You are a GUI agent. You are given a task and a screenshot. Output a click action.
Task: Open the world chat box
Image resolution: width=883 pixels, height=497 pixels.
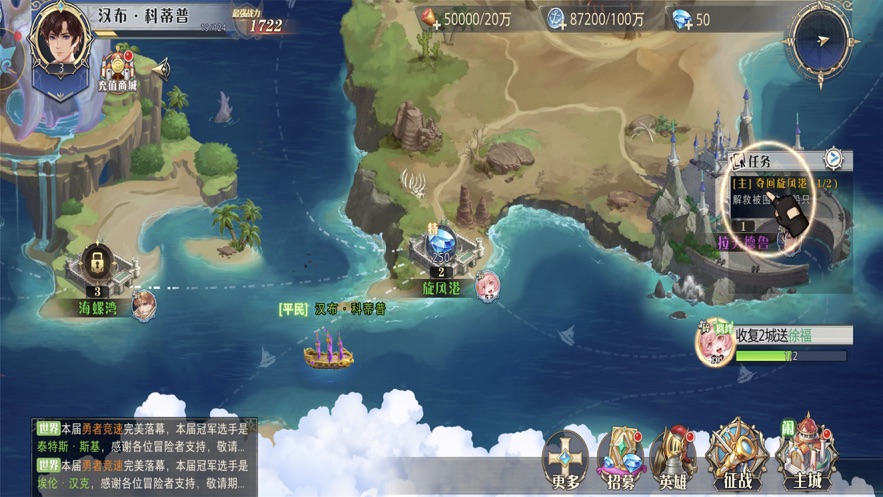144,456
